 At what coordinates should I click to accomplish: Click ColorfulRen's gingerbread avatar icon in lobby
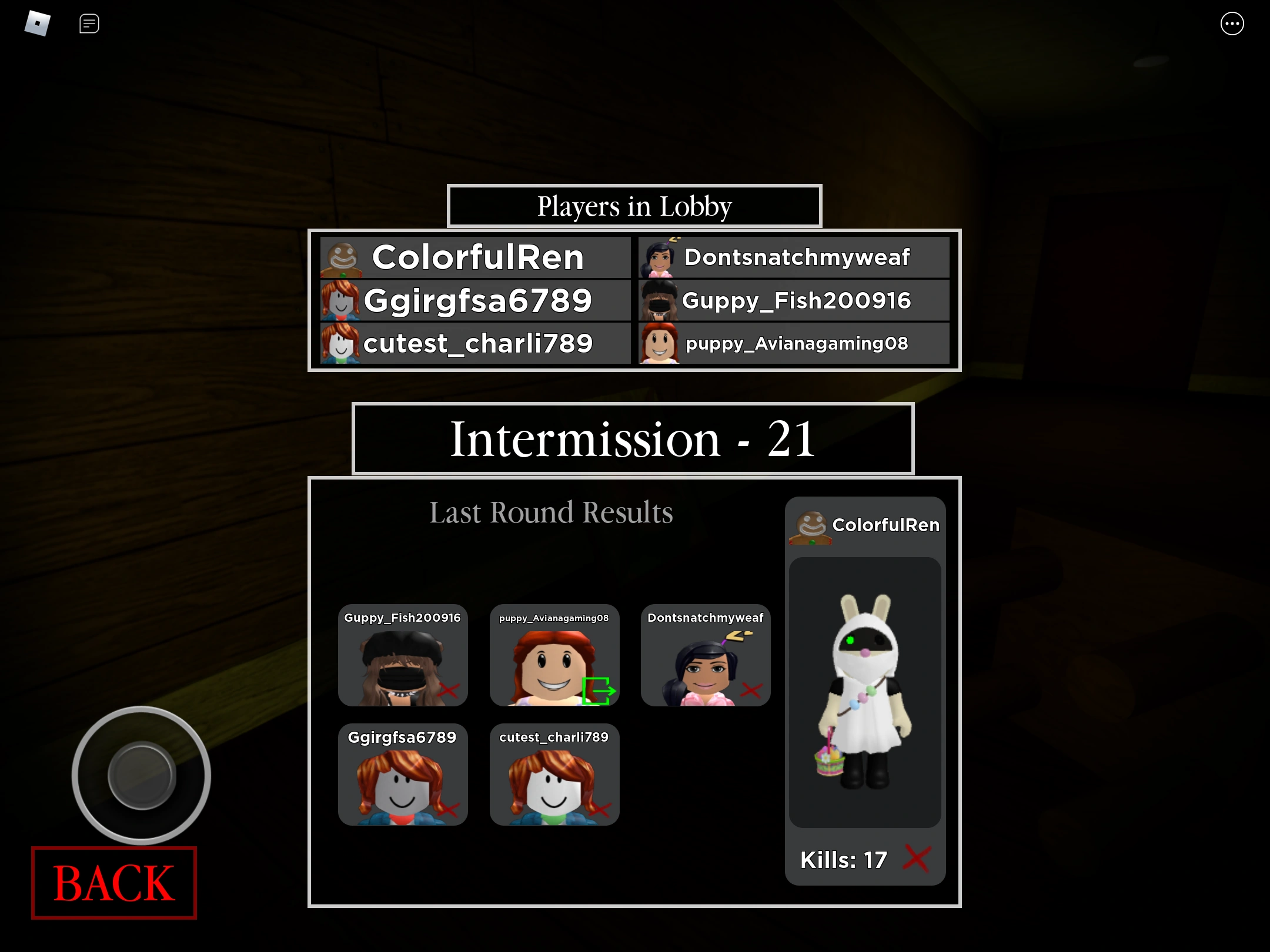click(x=342, y=257)
